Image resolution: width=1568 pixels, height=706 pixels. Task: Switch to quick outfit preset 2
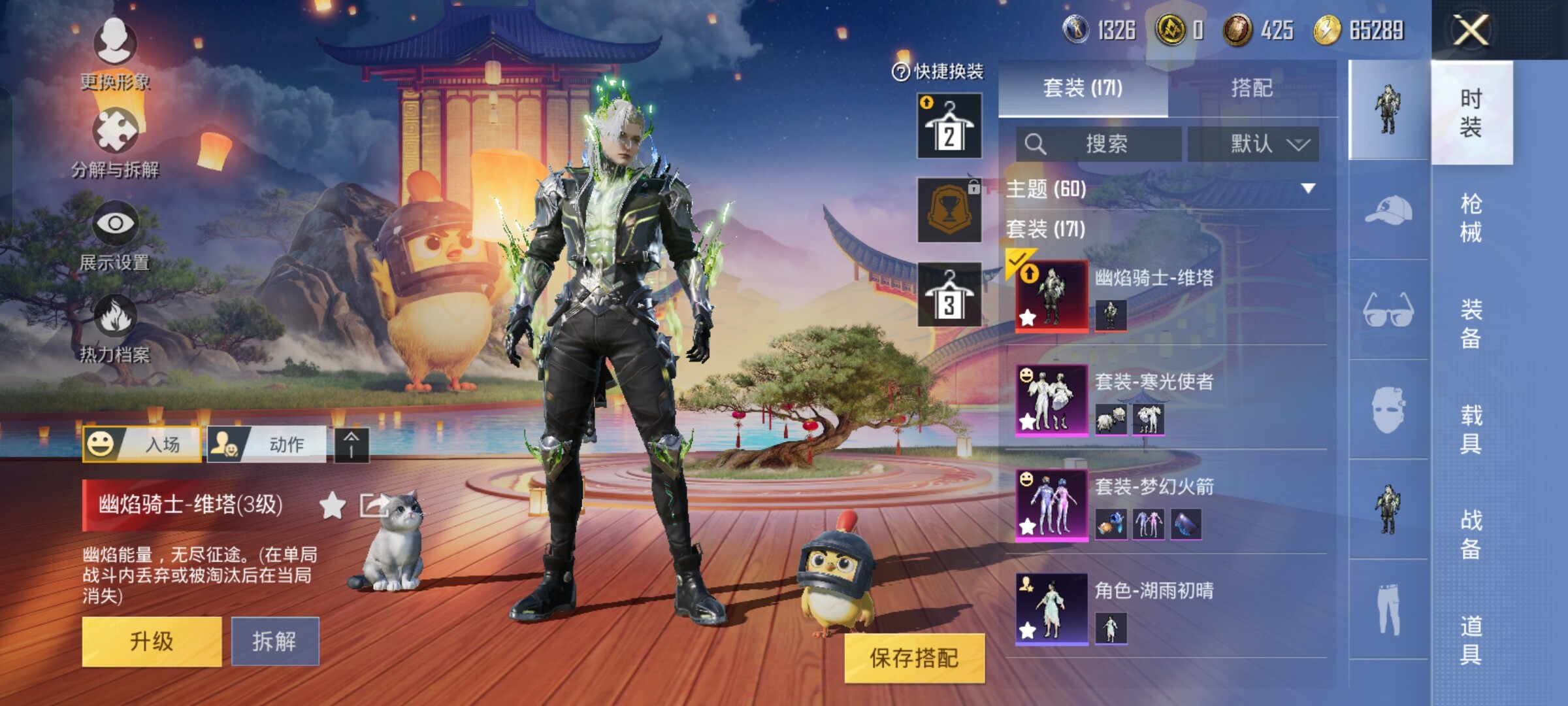949,126
